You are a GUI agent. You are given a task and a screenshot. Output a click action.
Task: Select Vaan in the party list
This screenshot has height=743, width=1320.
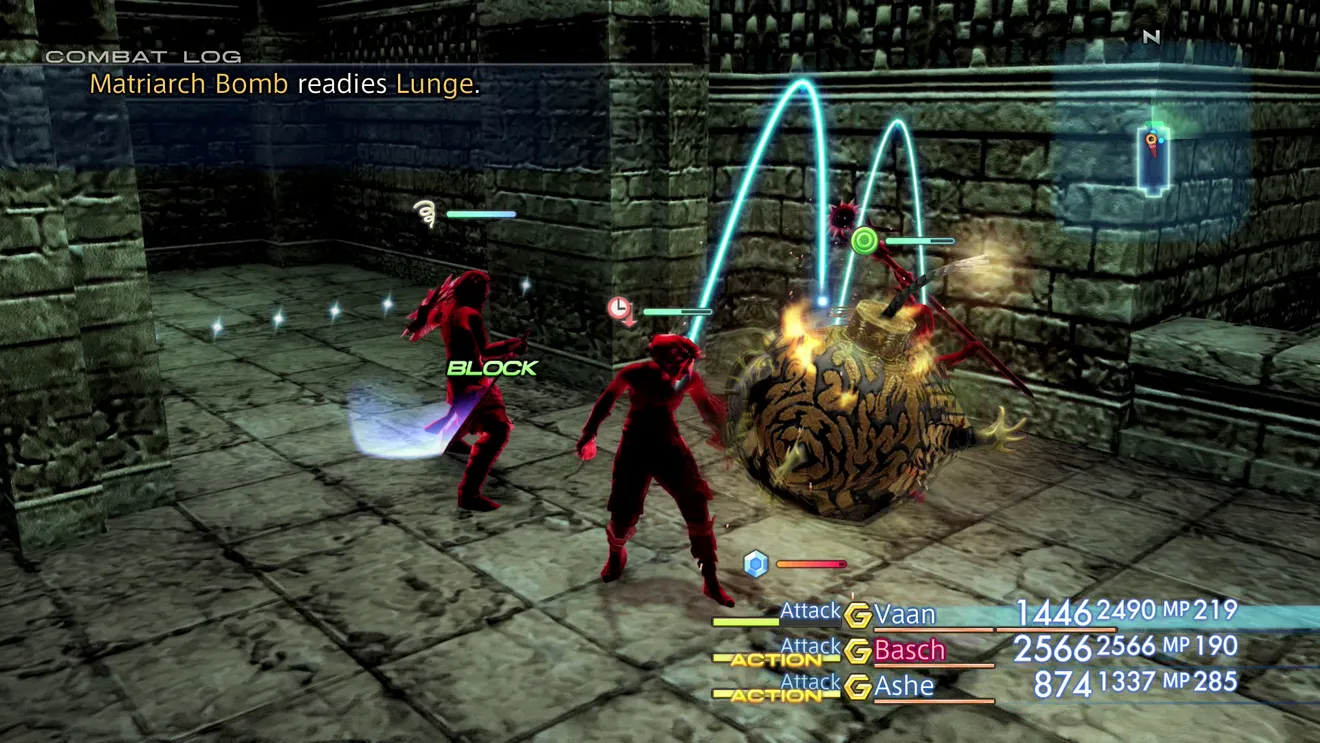pyautogui.click(x=905, y=614)
